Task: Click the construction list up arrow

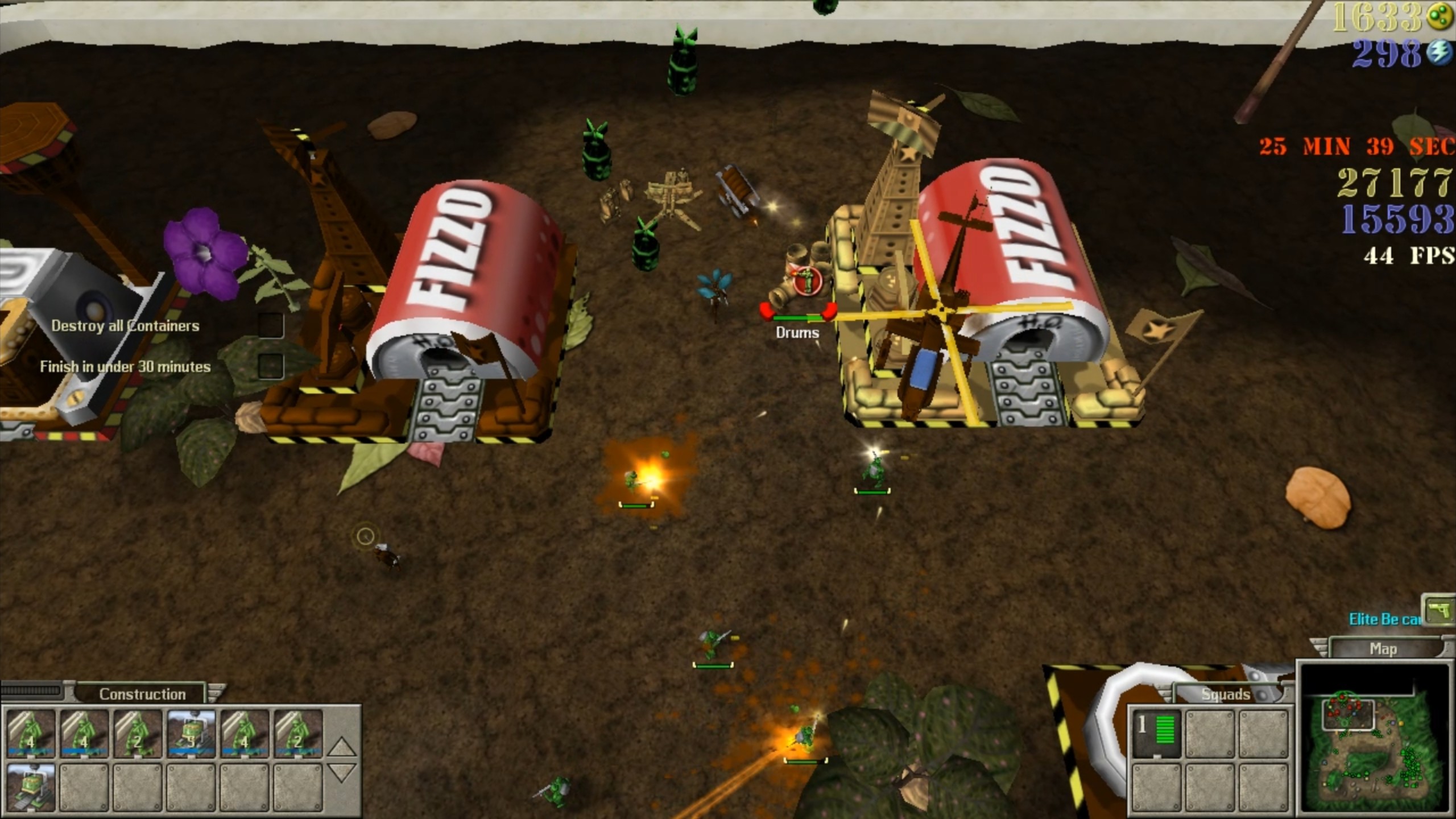Action: tap(341, 746)
